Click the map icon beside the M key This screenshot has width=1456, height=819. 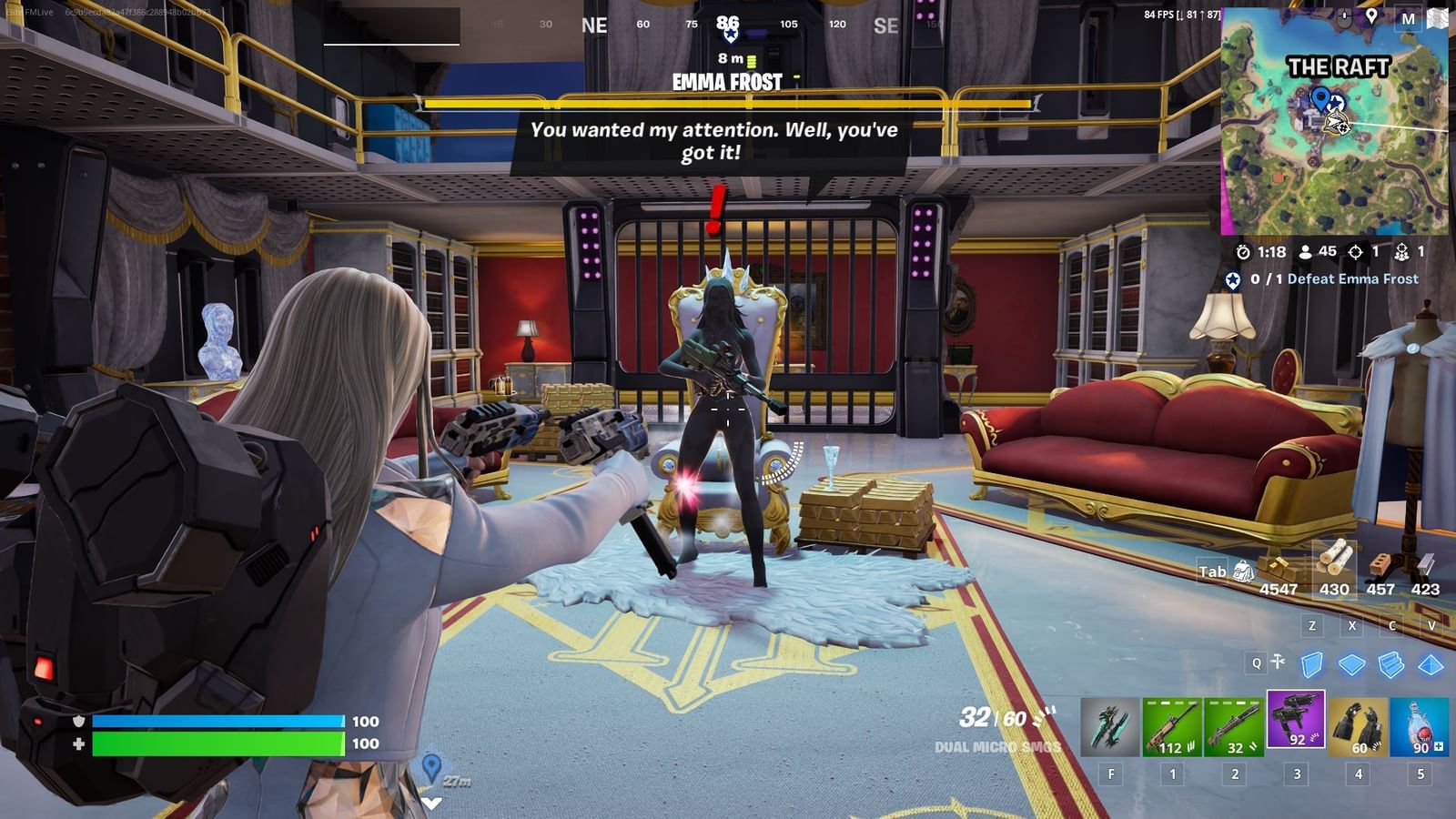[x=1439, y=16]
